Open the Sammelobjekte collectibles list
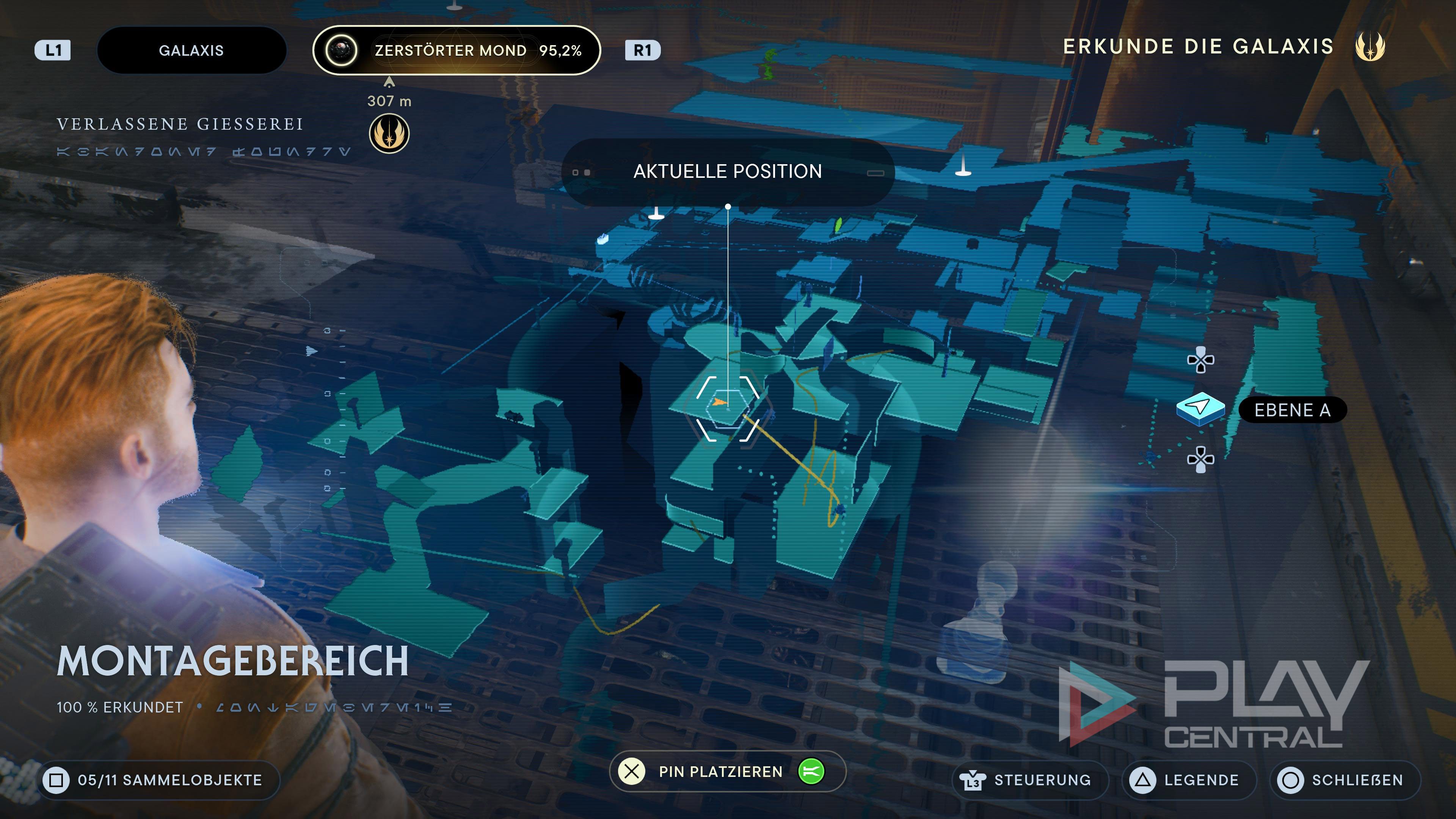Image resolution: width=1456 pixels, height=819 pixels. click(159, 780)
